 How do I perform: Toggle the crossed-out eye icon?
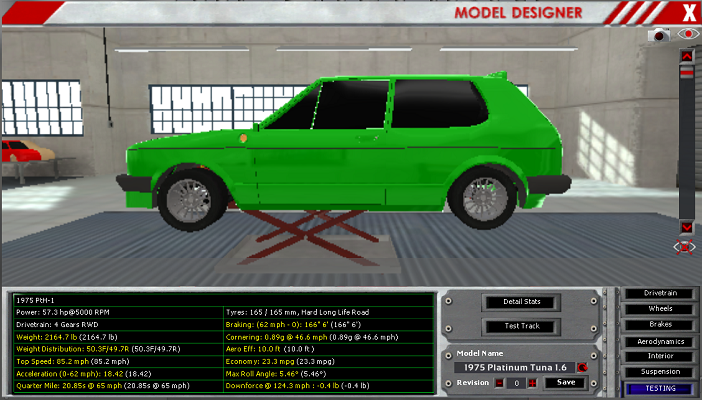(686, 246)
